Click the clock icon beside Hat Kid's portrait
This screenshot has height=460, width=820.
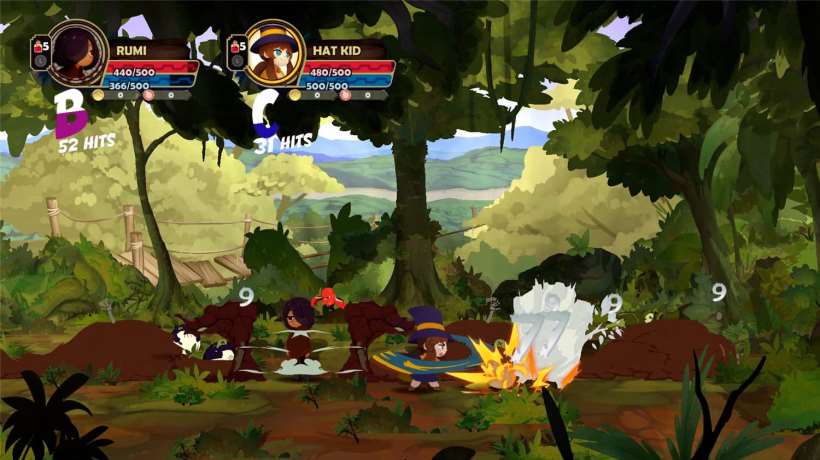[x=235, y=62]
